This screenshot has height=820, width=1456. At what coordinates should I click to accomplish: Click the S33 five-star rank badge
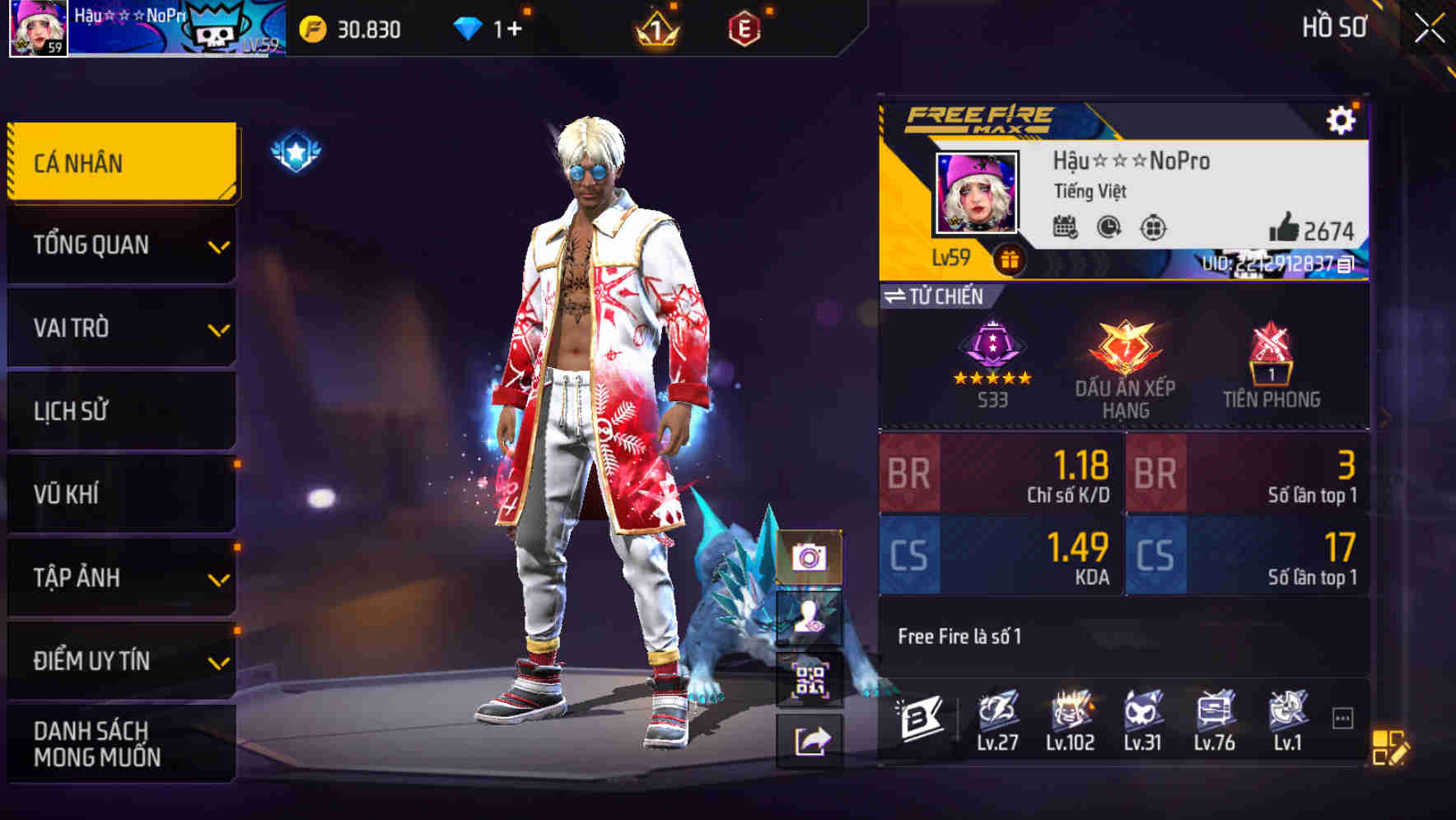coord(994,358)
